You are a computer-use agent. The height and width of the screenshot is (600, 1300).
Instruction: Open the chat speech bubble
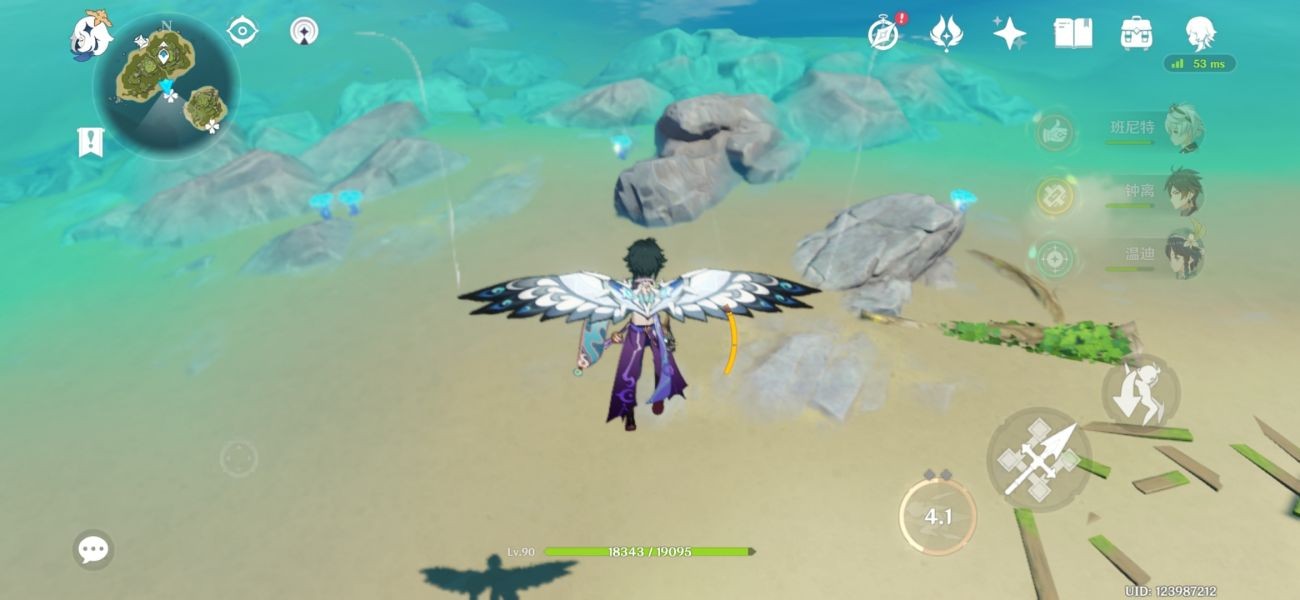pos(93,549)
